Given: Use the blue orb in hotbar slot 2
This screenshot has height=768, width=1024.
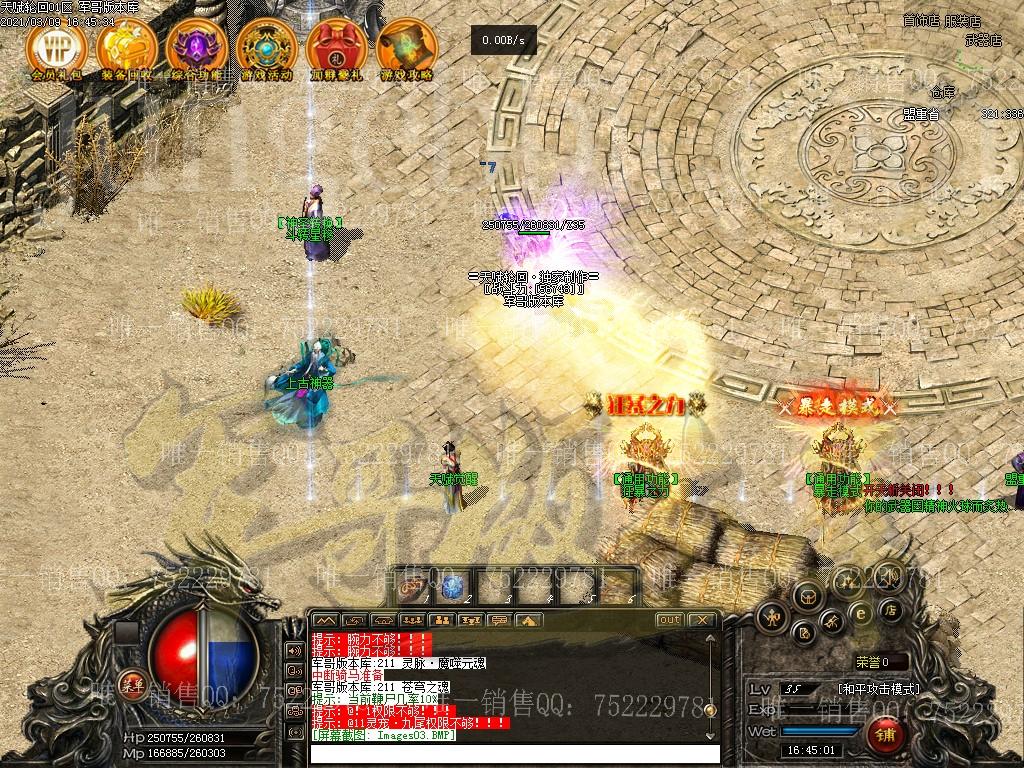Looking at the screenshot, I should click(x=453, y=587).
